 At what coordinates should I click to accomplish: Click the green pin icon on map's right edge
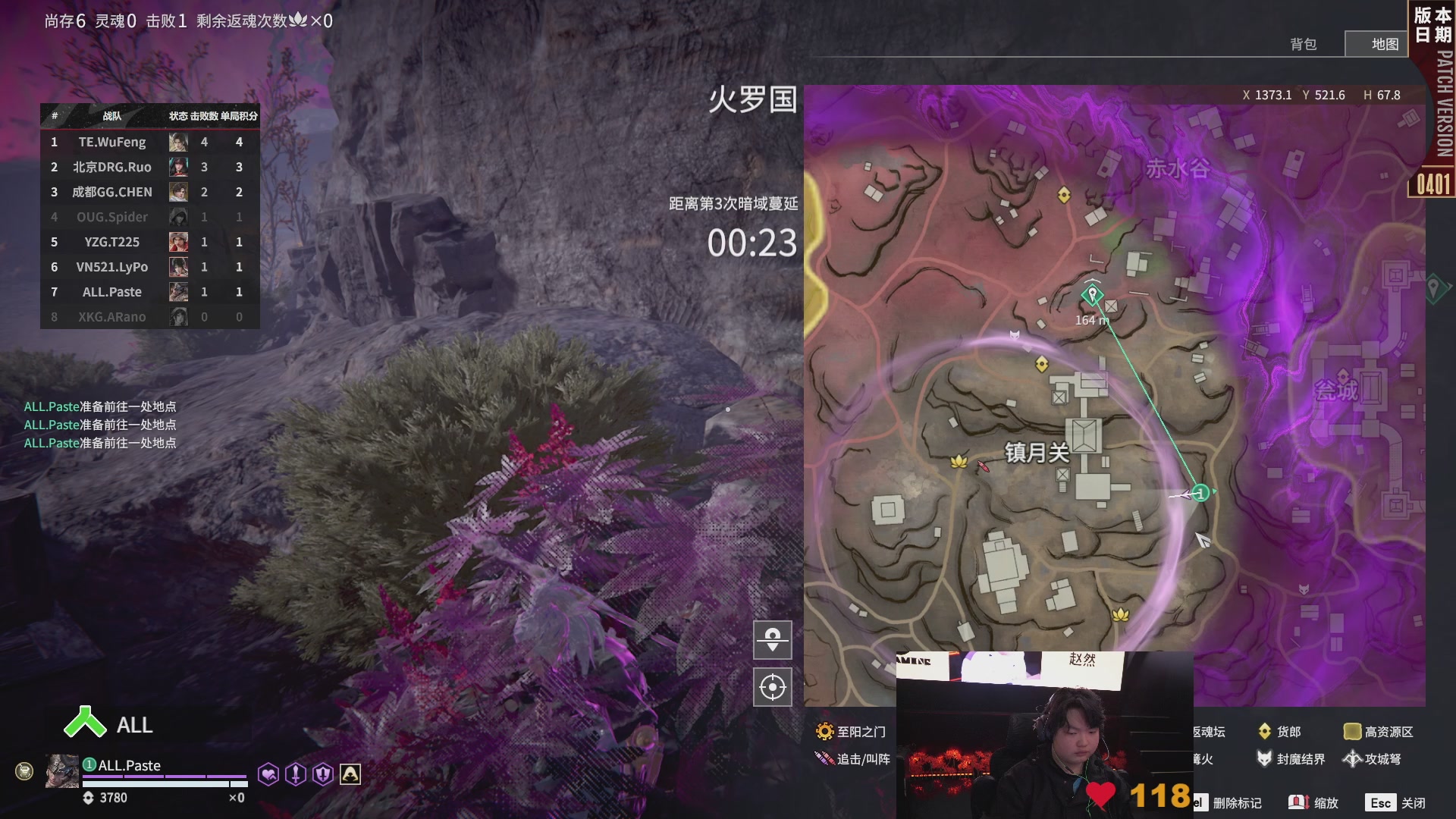[1435, 288]
